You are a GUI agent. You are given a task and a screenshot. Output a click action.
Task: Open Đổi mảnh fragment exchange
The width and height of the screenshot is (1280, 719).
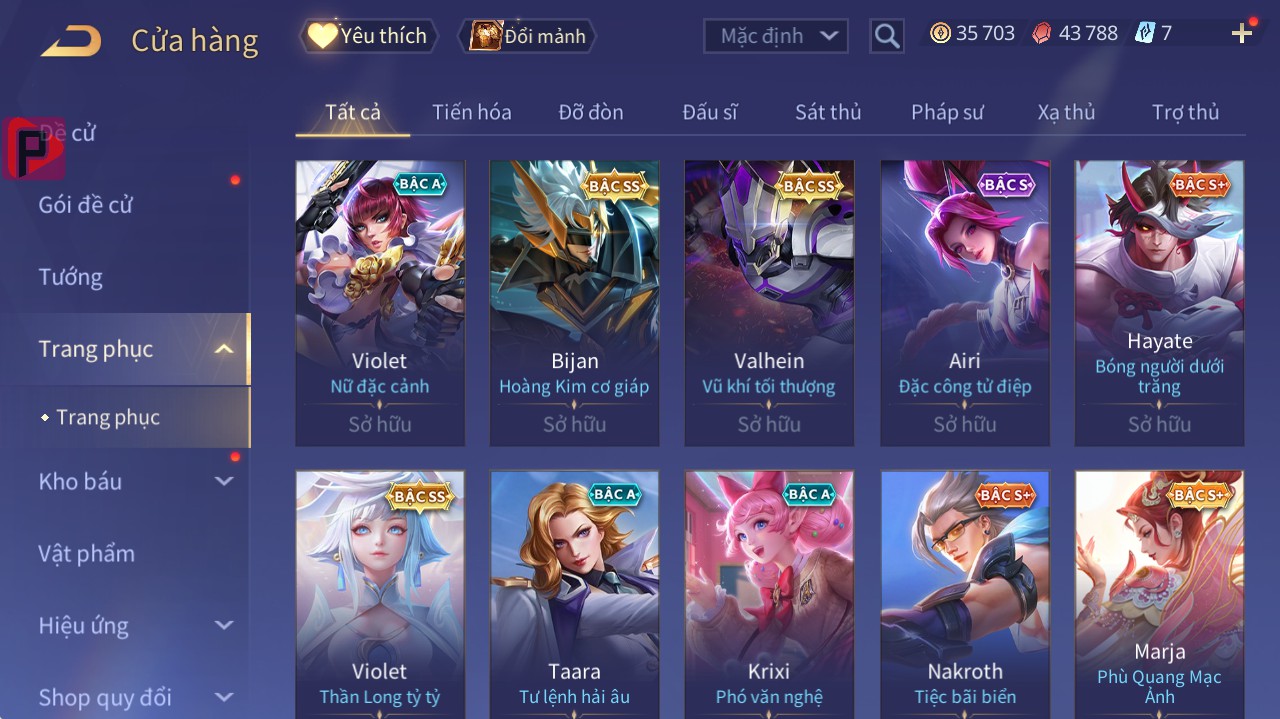coord(528,36)
